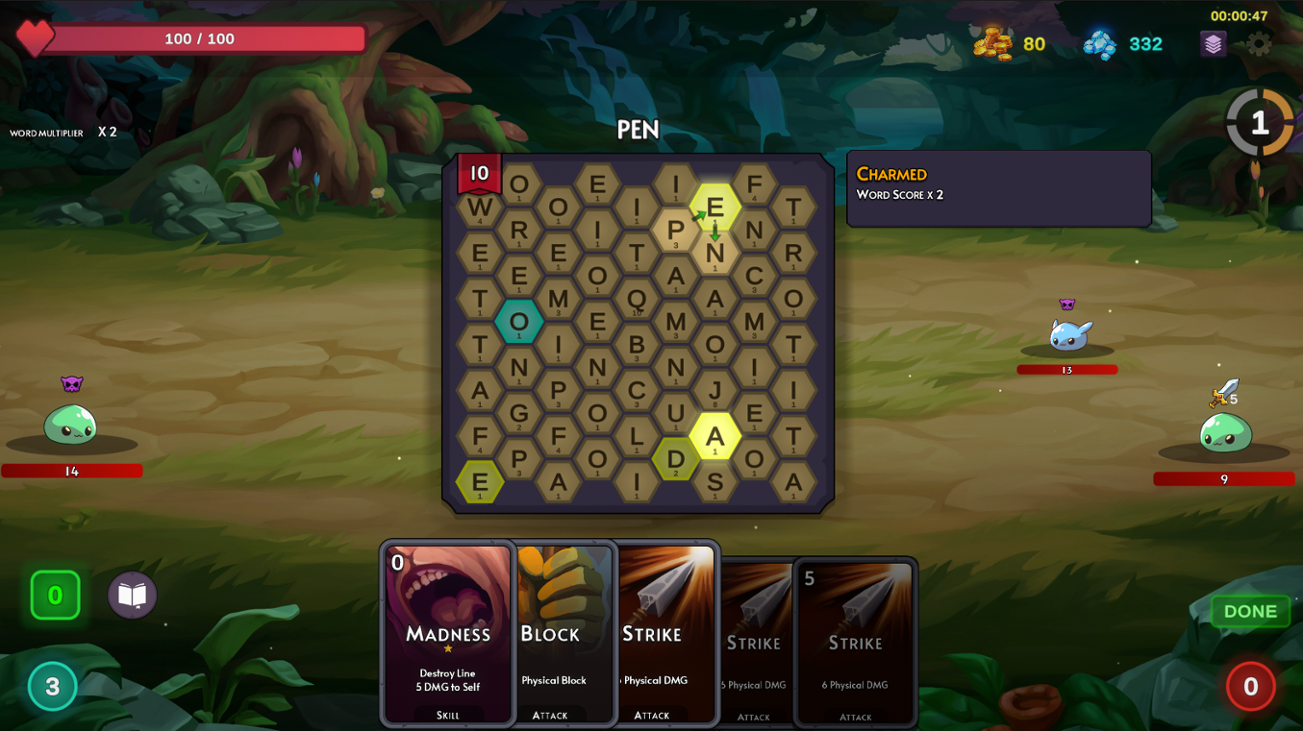Open the settings gear menu
The width and height of the screenshot is (1303, 731).
[1257, 44]
